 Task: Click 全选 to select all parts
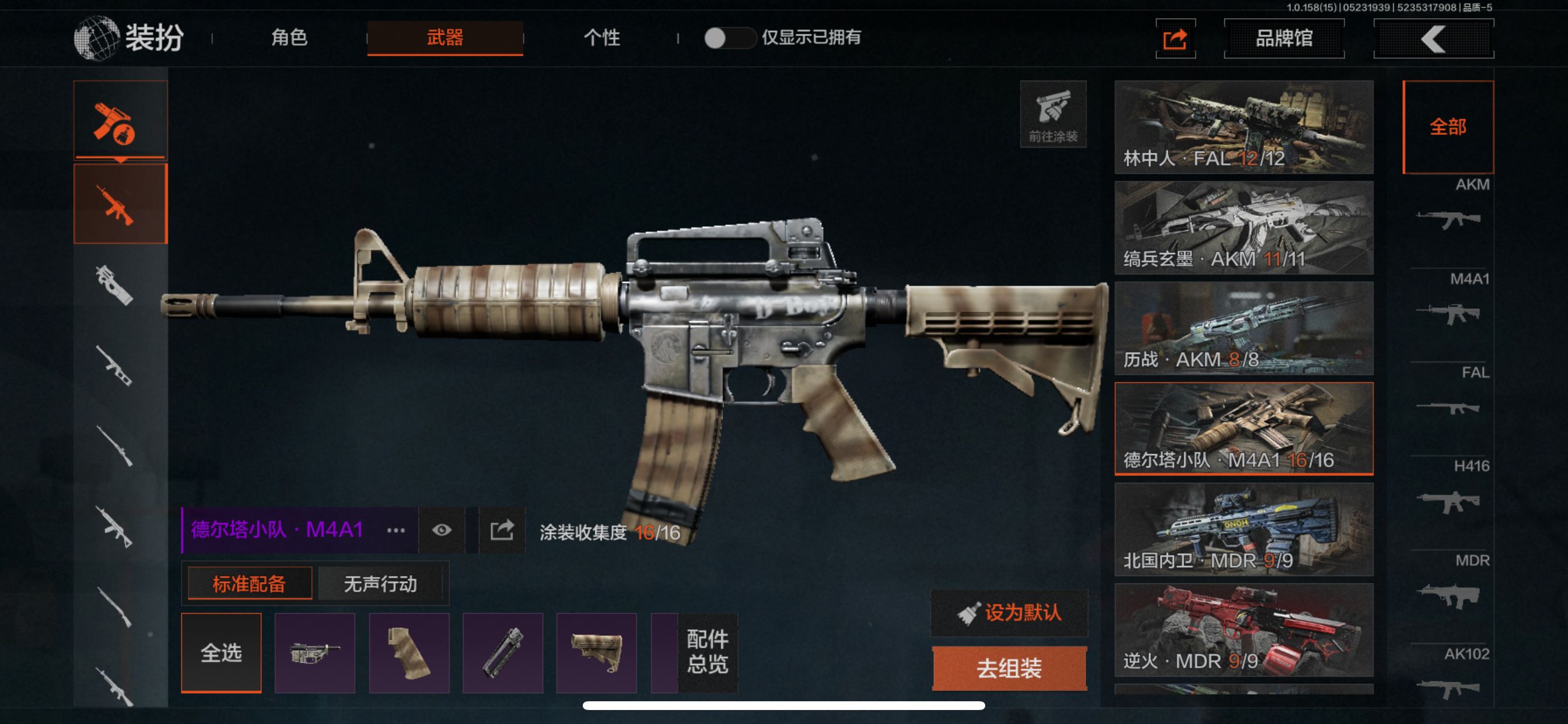click(x=221, y=653)
